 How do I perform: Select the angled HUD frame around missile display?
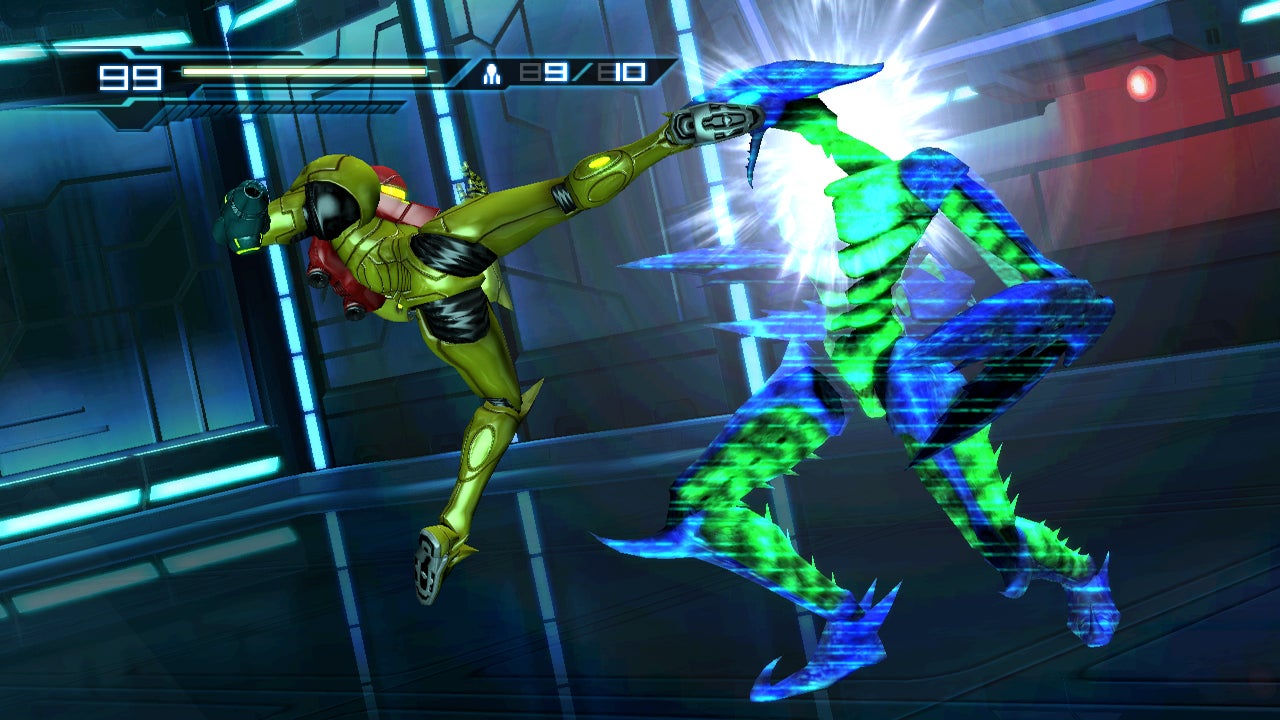460,71
